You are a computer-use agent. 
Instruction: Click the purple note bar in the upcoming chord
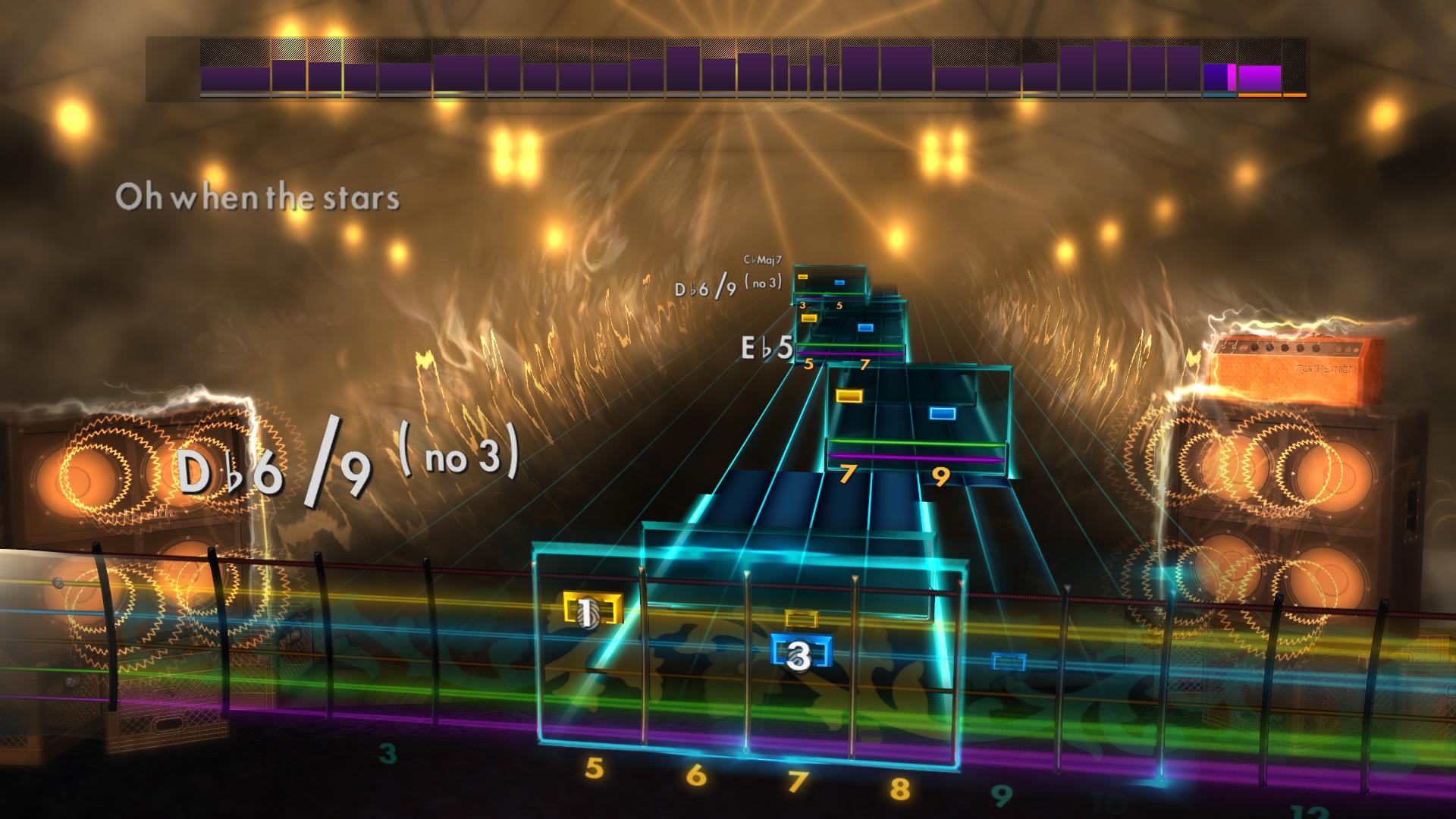pyautogui.click(x=916, y=457)
